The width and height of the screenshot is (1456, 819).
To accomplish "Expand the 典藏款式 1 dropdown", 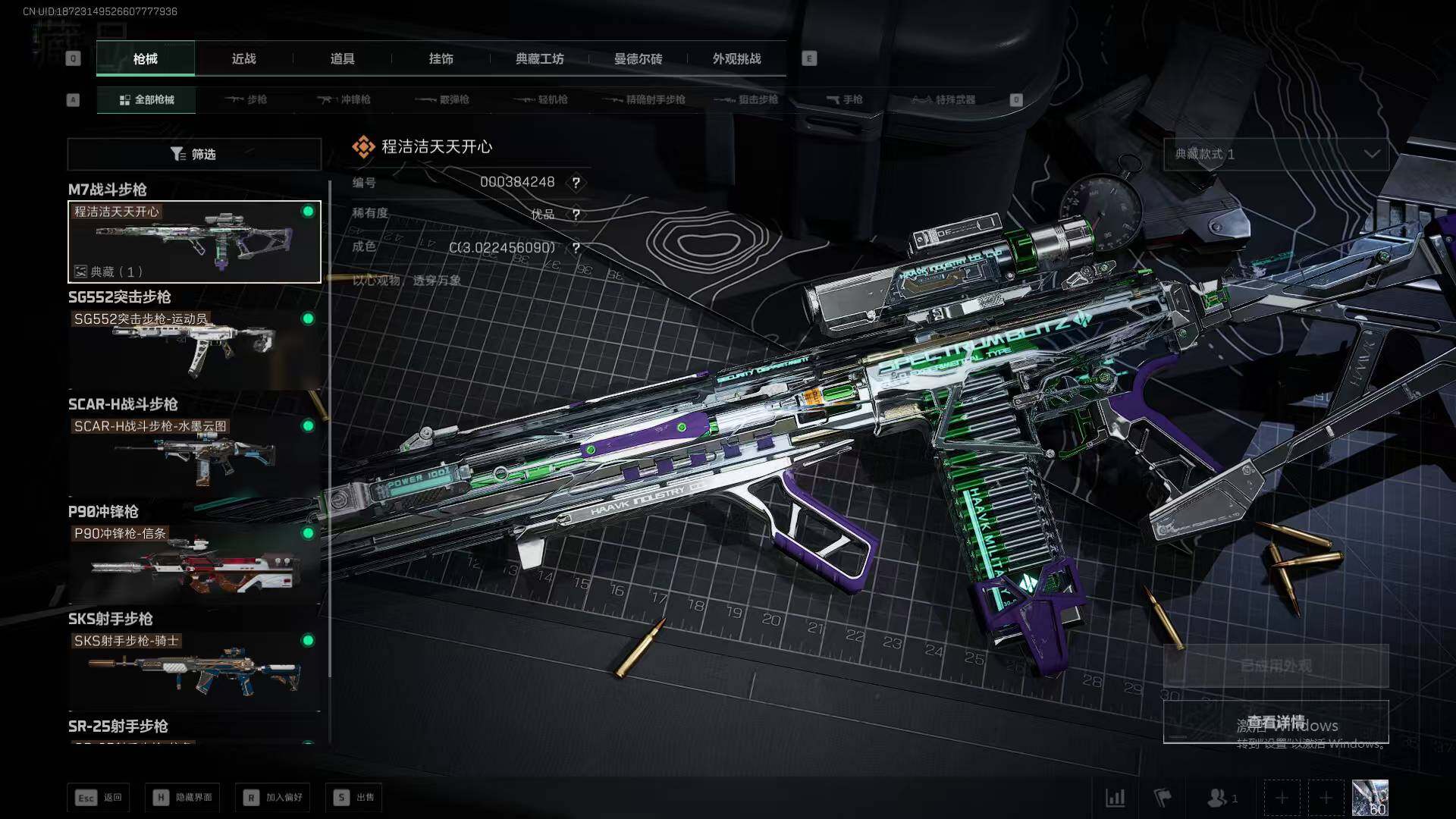I will 1276,154.
